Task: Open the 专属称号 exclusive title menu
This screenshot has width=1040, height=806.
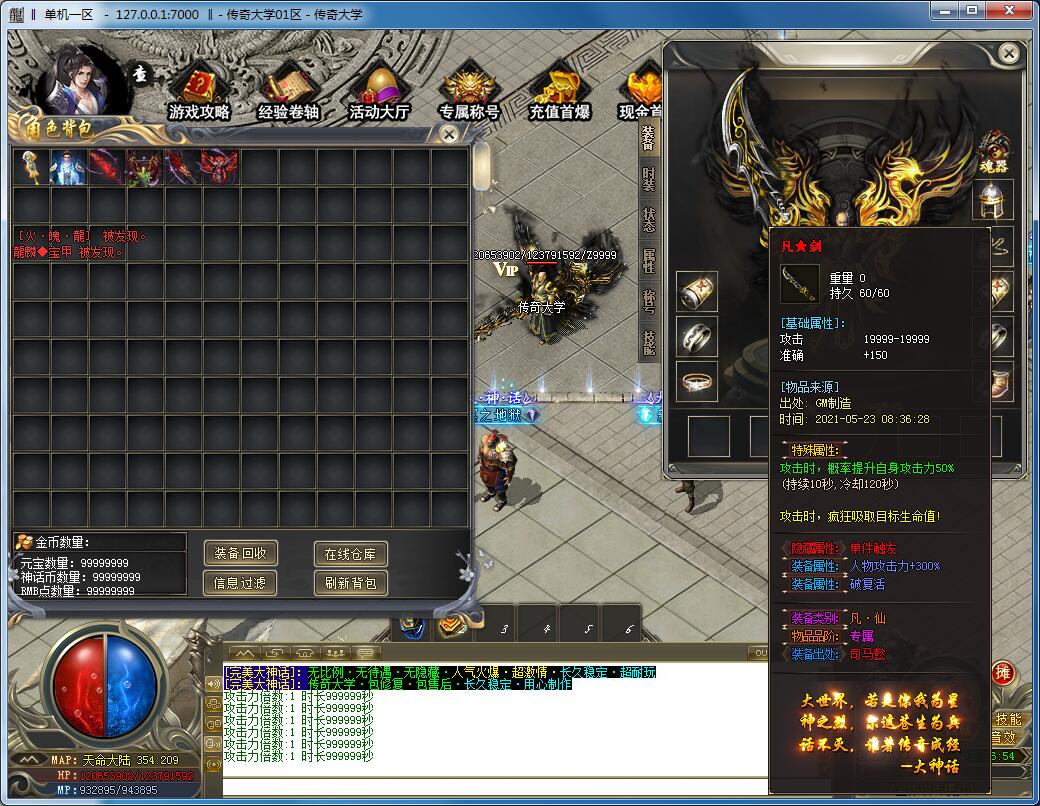Action: pyautogui.click(x=469, y=93)
